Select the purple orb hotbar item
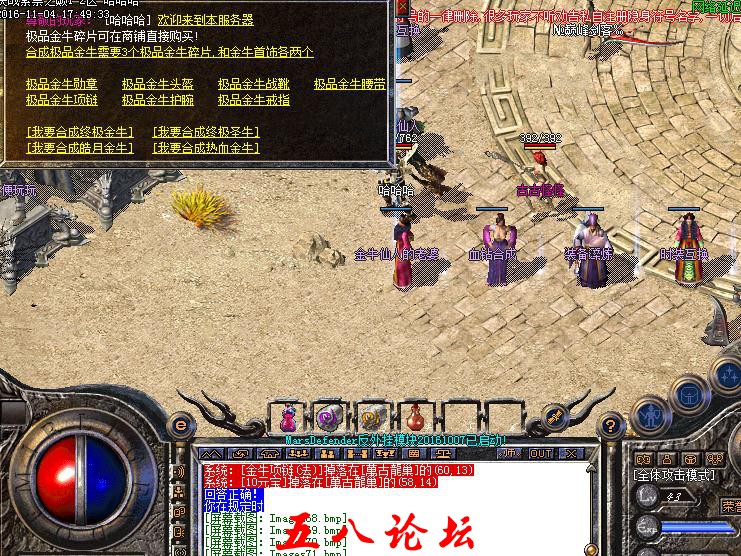The image size is (741, 556). coord(328,417)
